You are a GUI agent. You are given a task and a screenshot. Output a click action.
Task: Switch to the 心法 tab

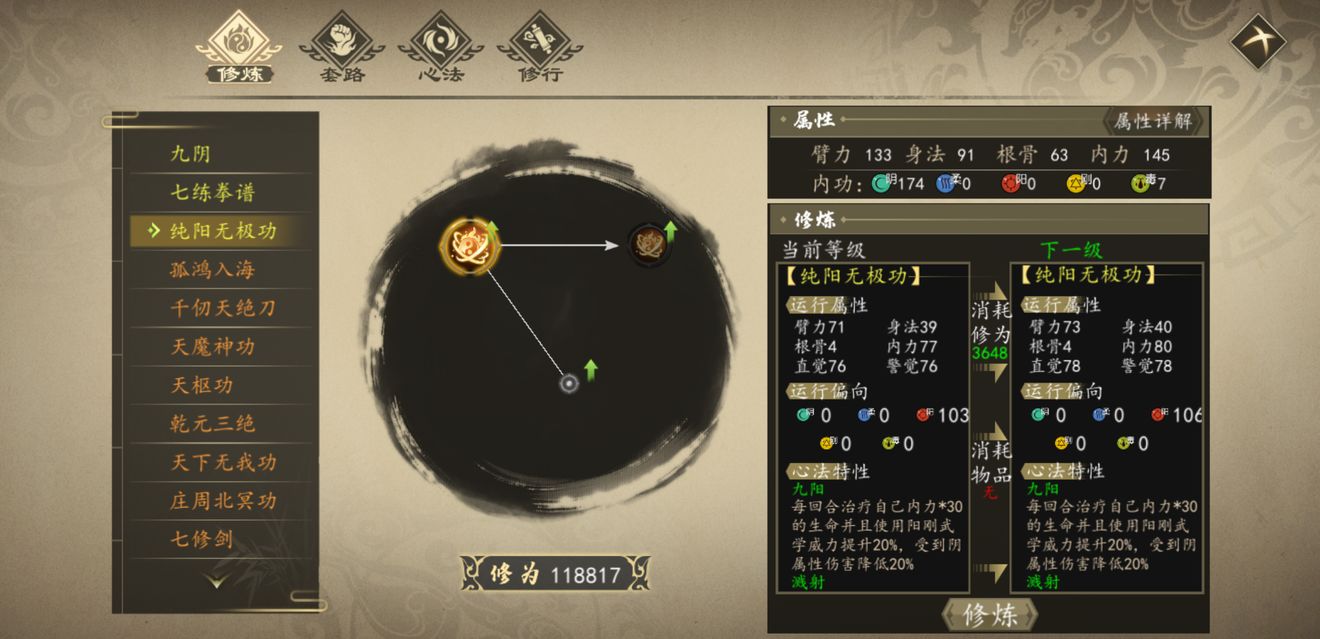pos(440,47)
